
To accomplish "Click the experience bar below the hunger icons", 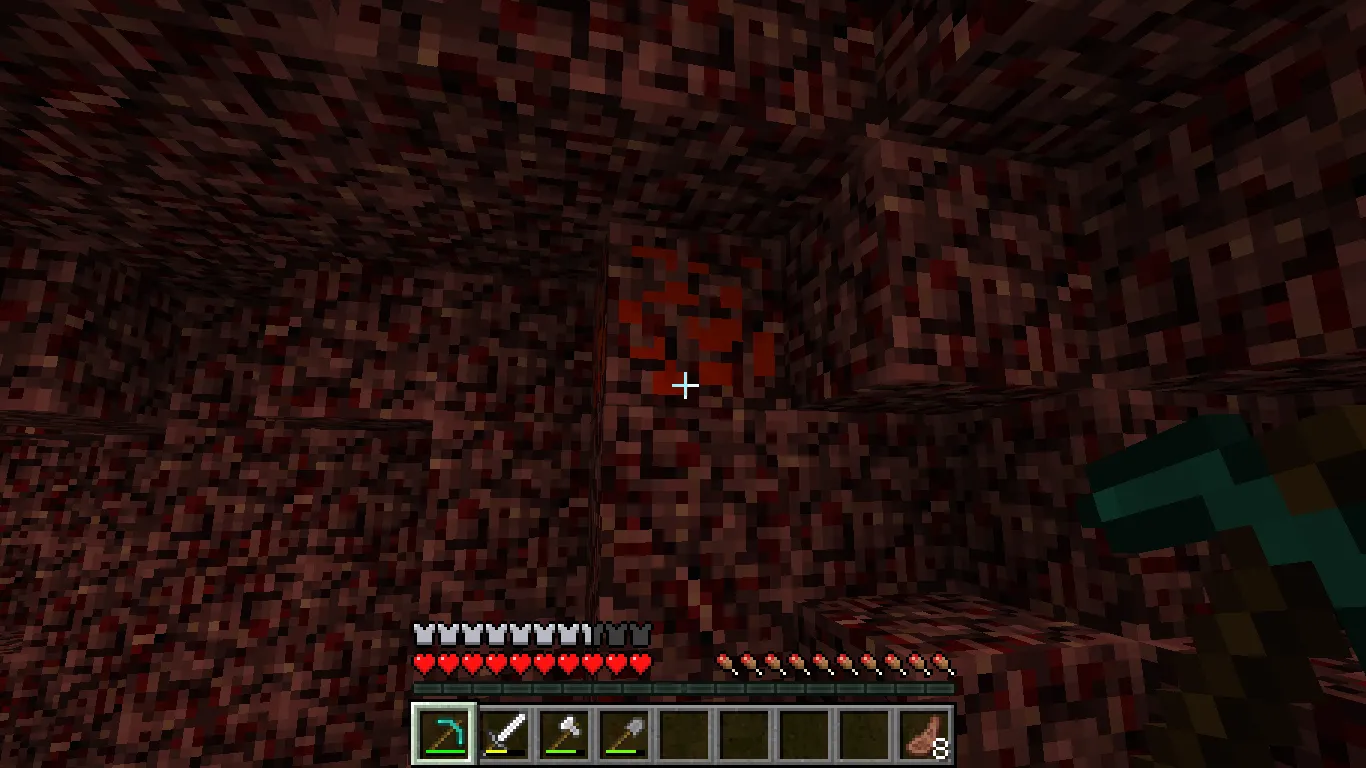I will click(685, 686).
